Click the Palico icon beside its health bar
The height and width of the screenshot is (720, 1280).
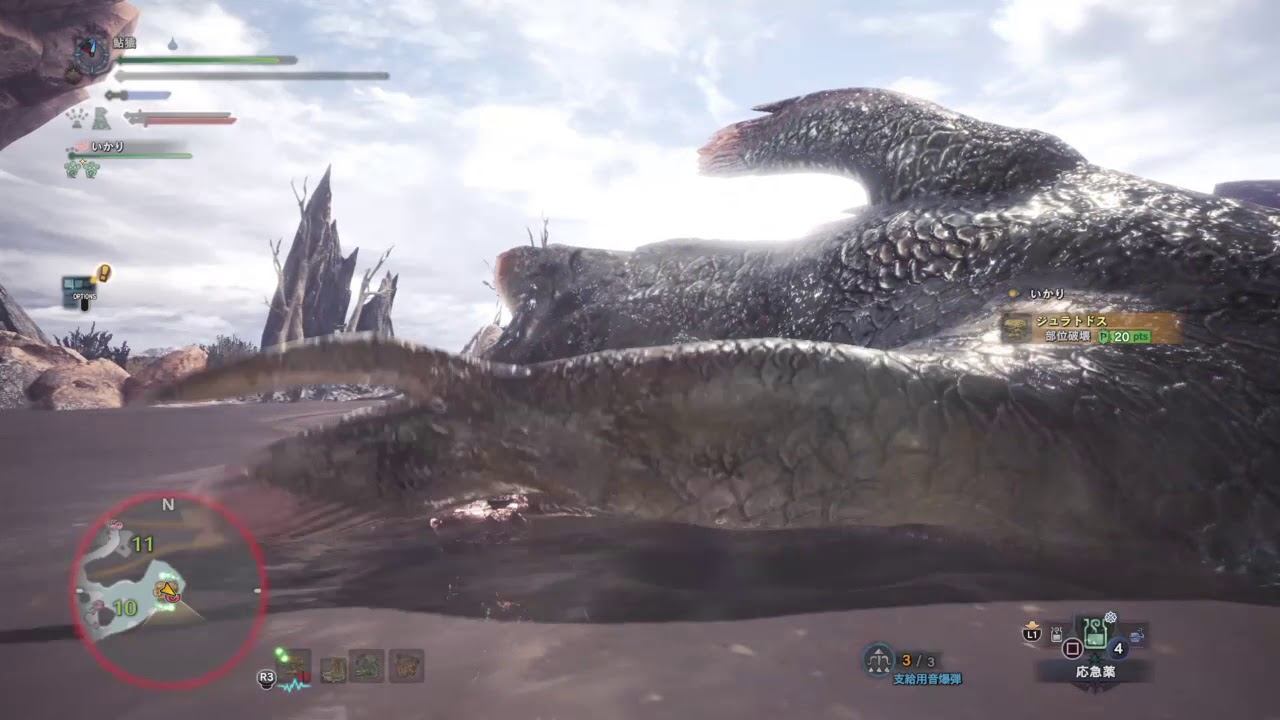[100, 117]
